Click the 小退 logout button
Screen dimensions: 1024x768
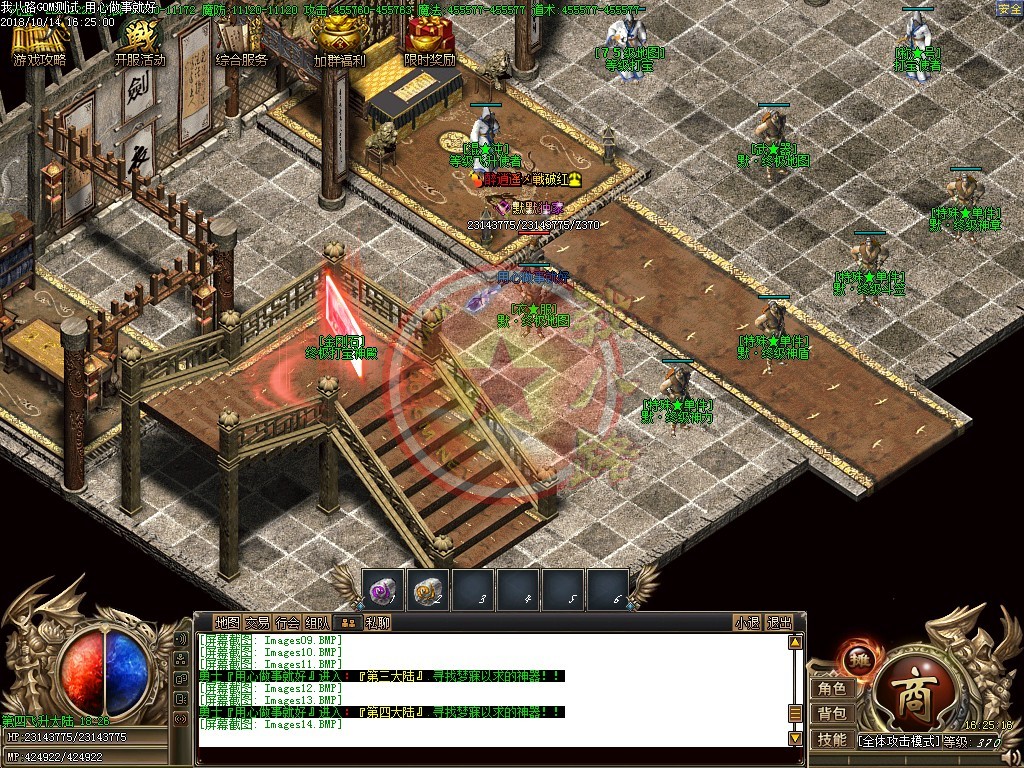[747, 622]
